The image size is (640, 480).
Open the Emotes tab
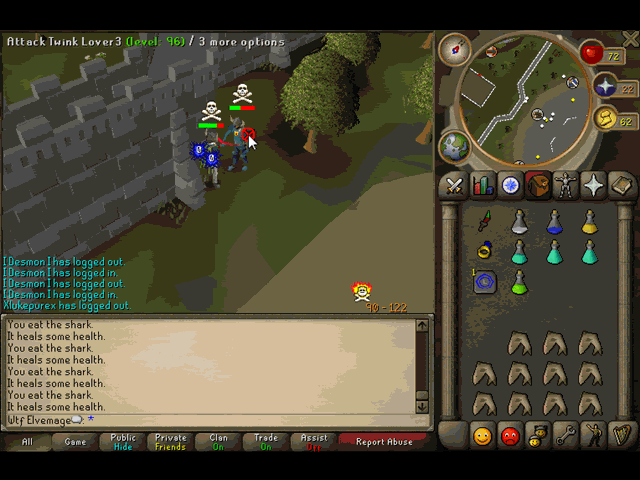tap(595, 436)
